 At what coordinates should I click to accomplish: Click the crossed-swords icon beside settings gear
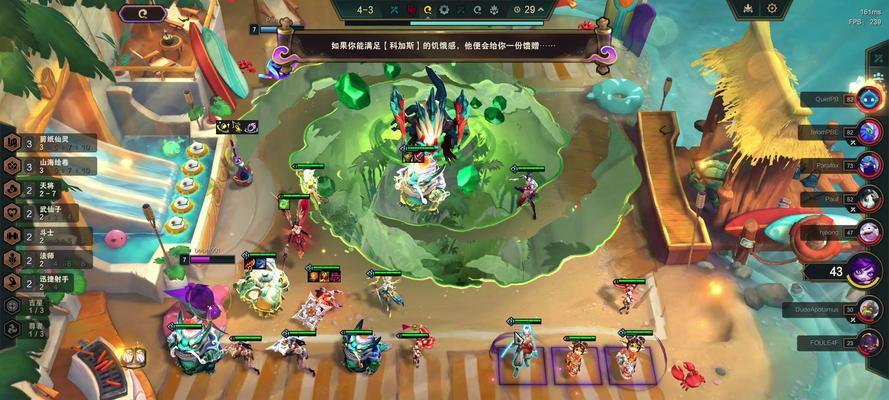[x=746, y=9]
